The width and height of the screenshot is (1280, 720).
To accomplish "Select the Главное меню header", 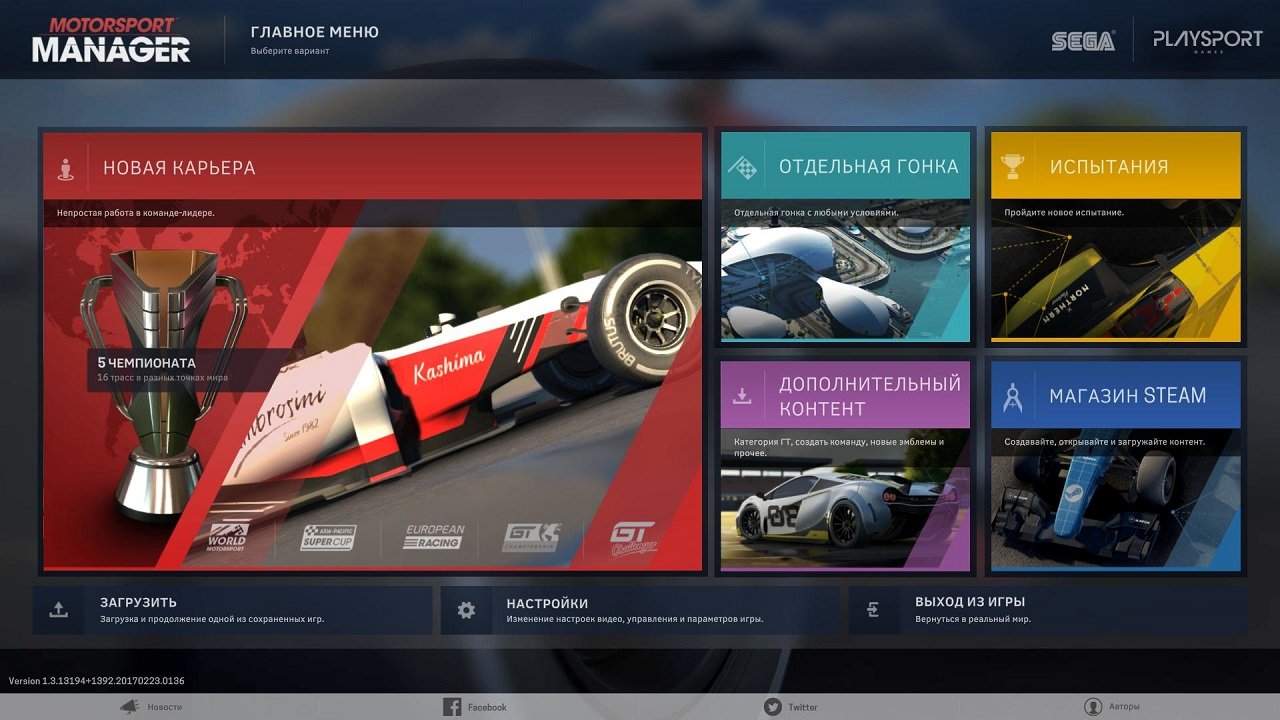I will [313, 31].
